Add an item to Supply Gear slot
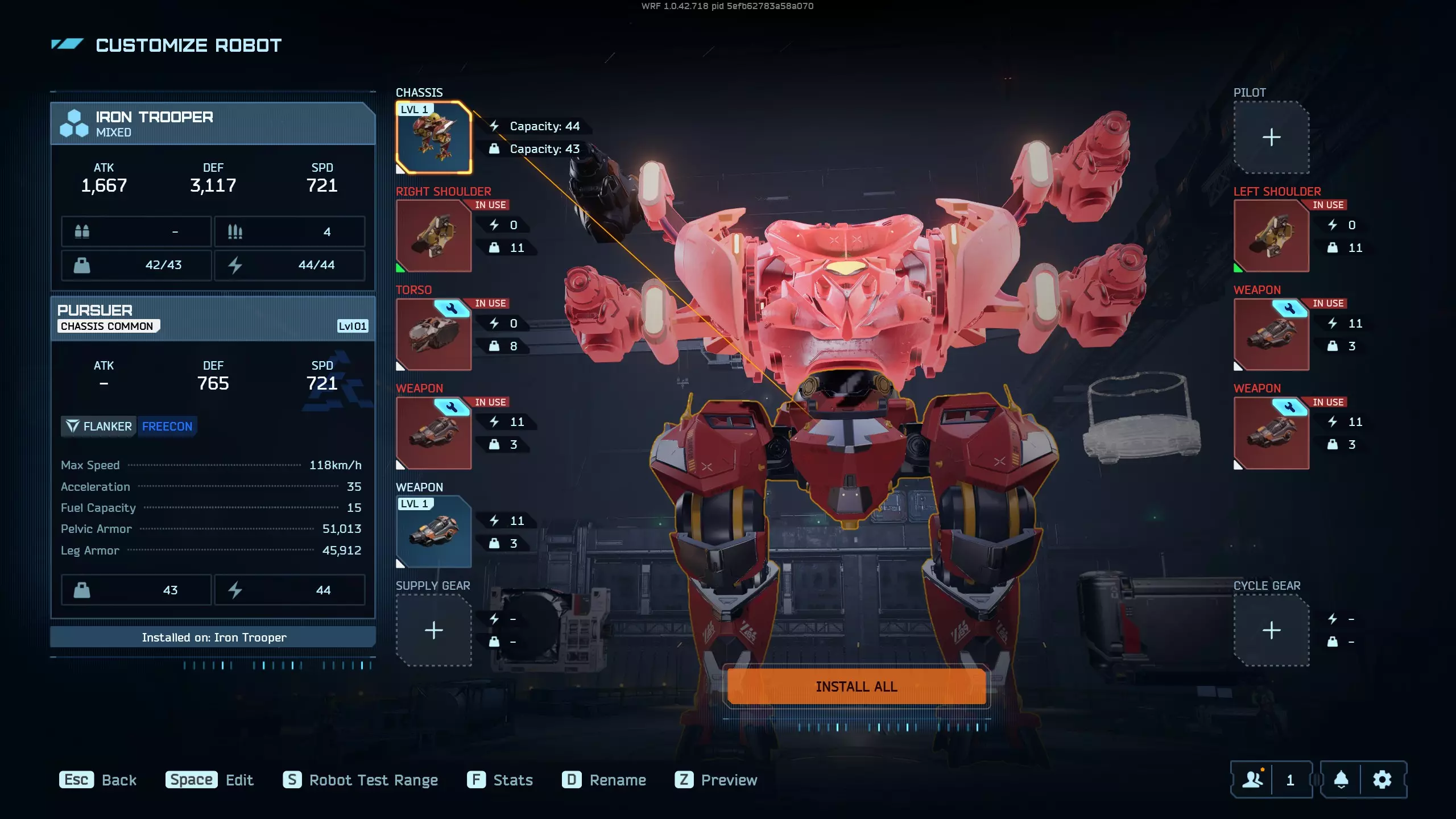Image resolution: width=1456 pixels, height=819 pixels. tap(433, 630)
